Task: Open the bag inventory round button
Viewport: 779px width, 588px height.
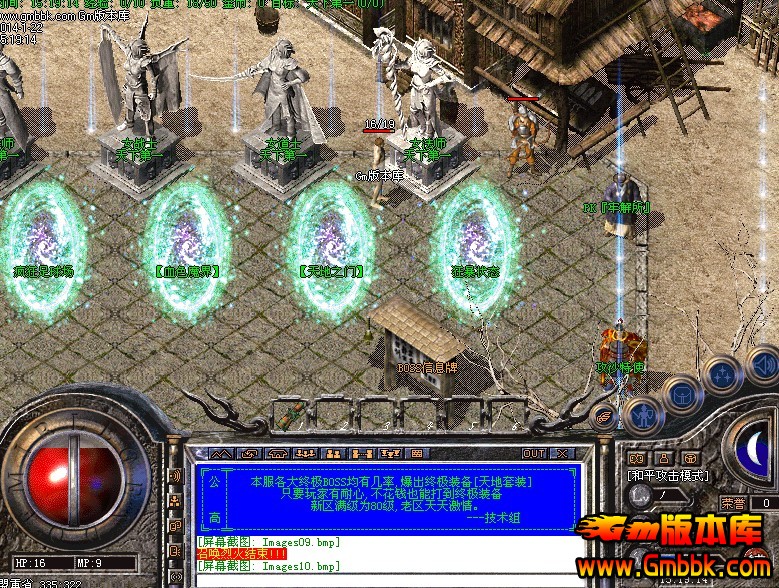Action: tap(682, 394)
